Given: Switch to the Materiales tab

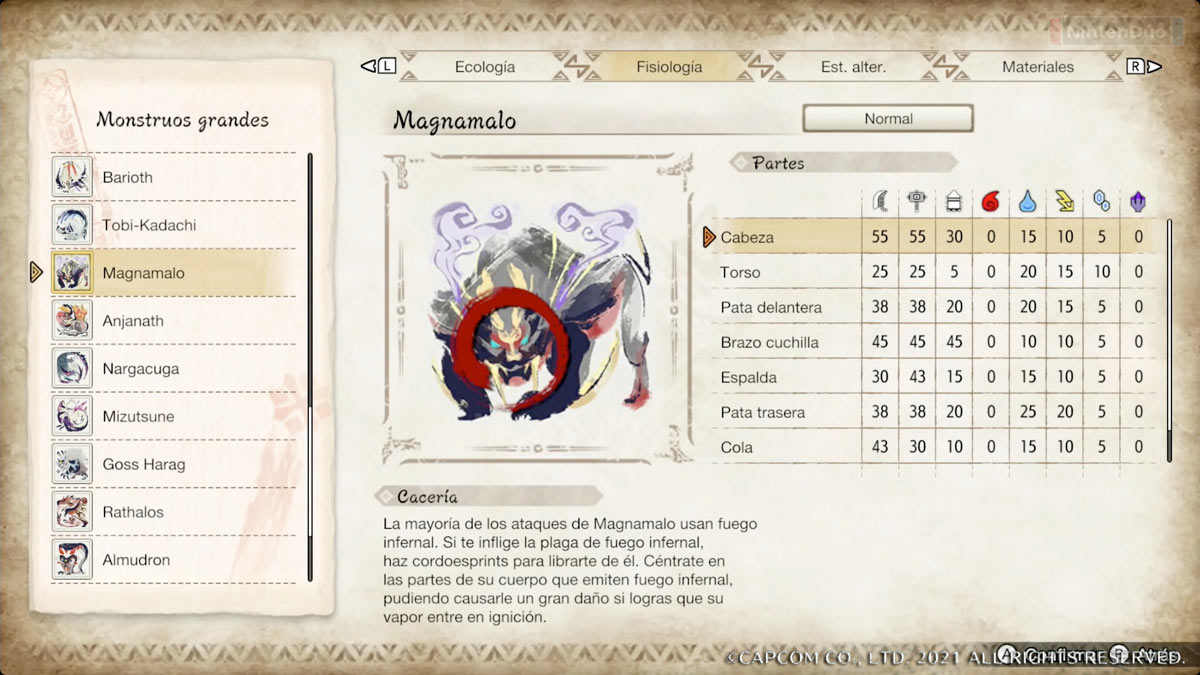Looking at the screenshot, I should click(1037, 67).
